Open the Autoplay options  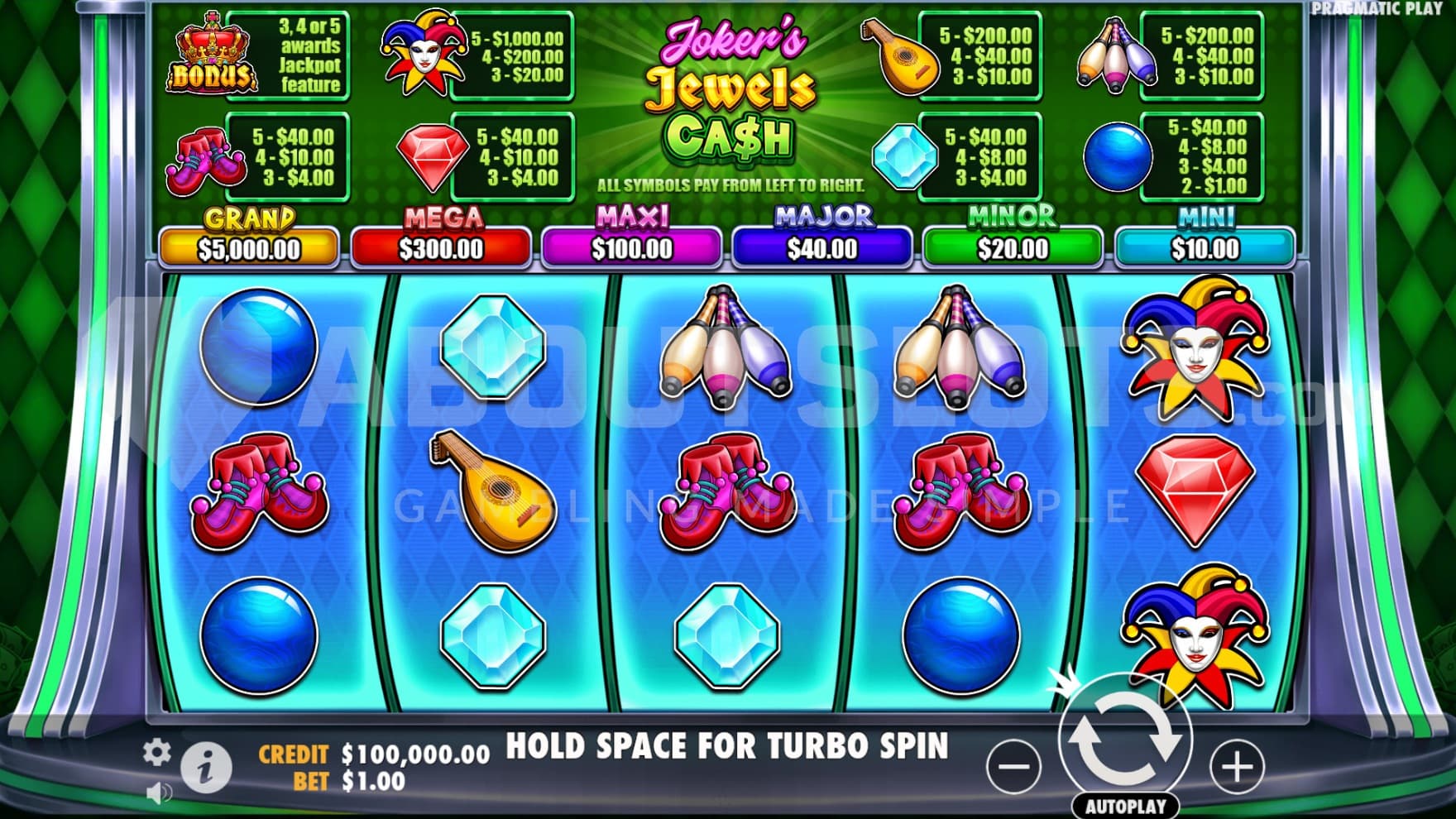click(1124, 806)
